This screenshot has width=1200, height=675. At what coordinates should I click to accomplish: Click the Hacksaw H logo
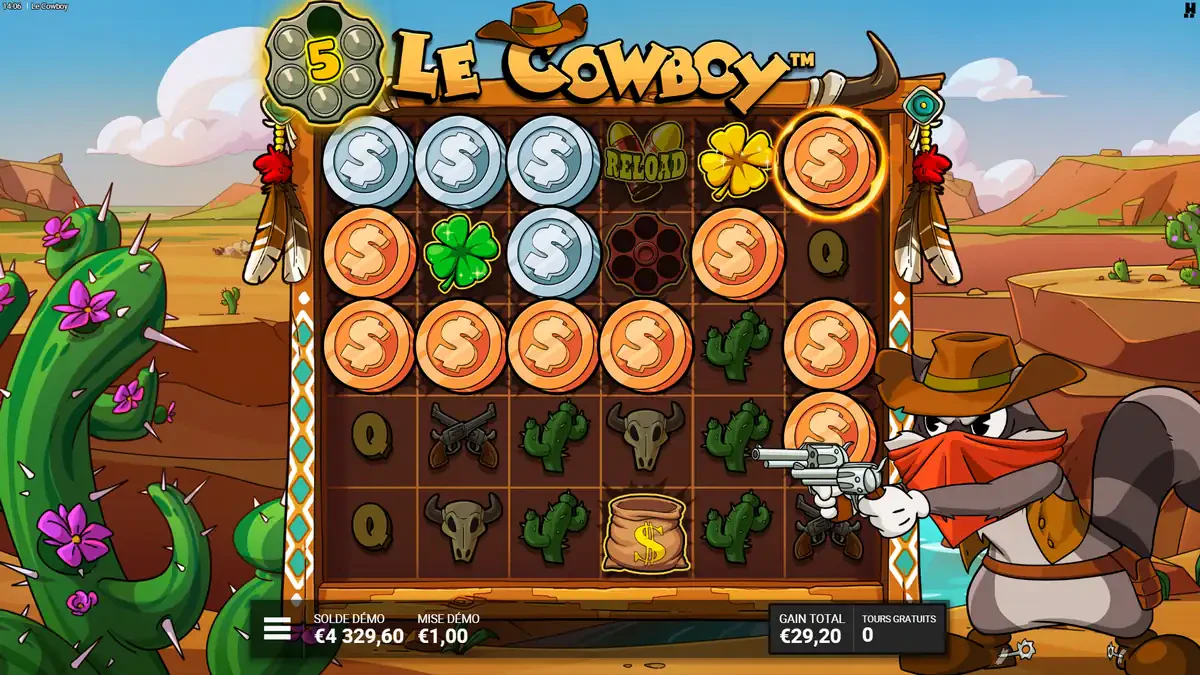(1189, 8)
